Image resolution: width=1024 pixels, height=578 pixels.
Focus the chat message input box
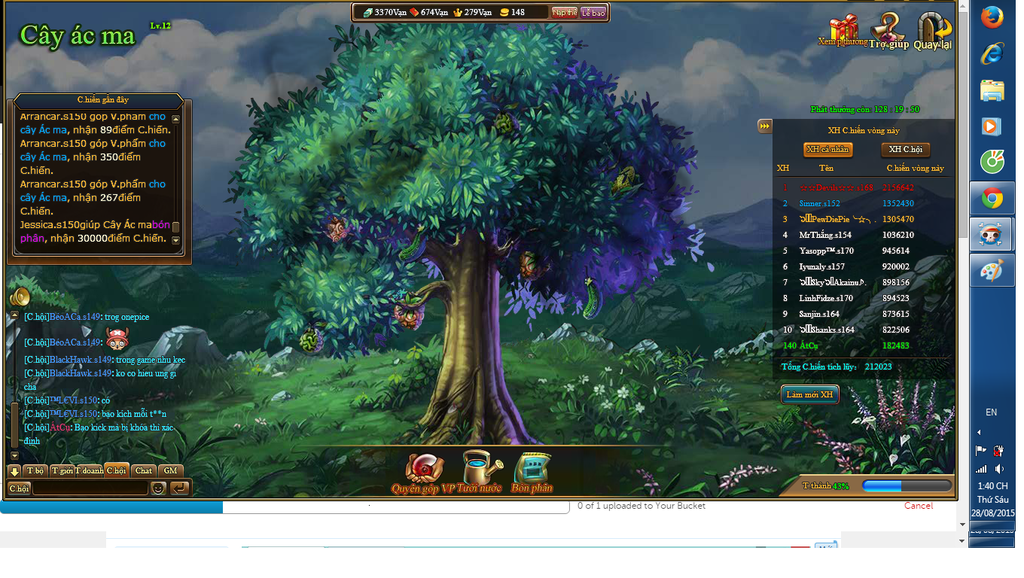coord(90,488)
